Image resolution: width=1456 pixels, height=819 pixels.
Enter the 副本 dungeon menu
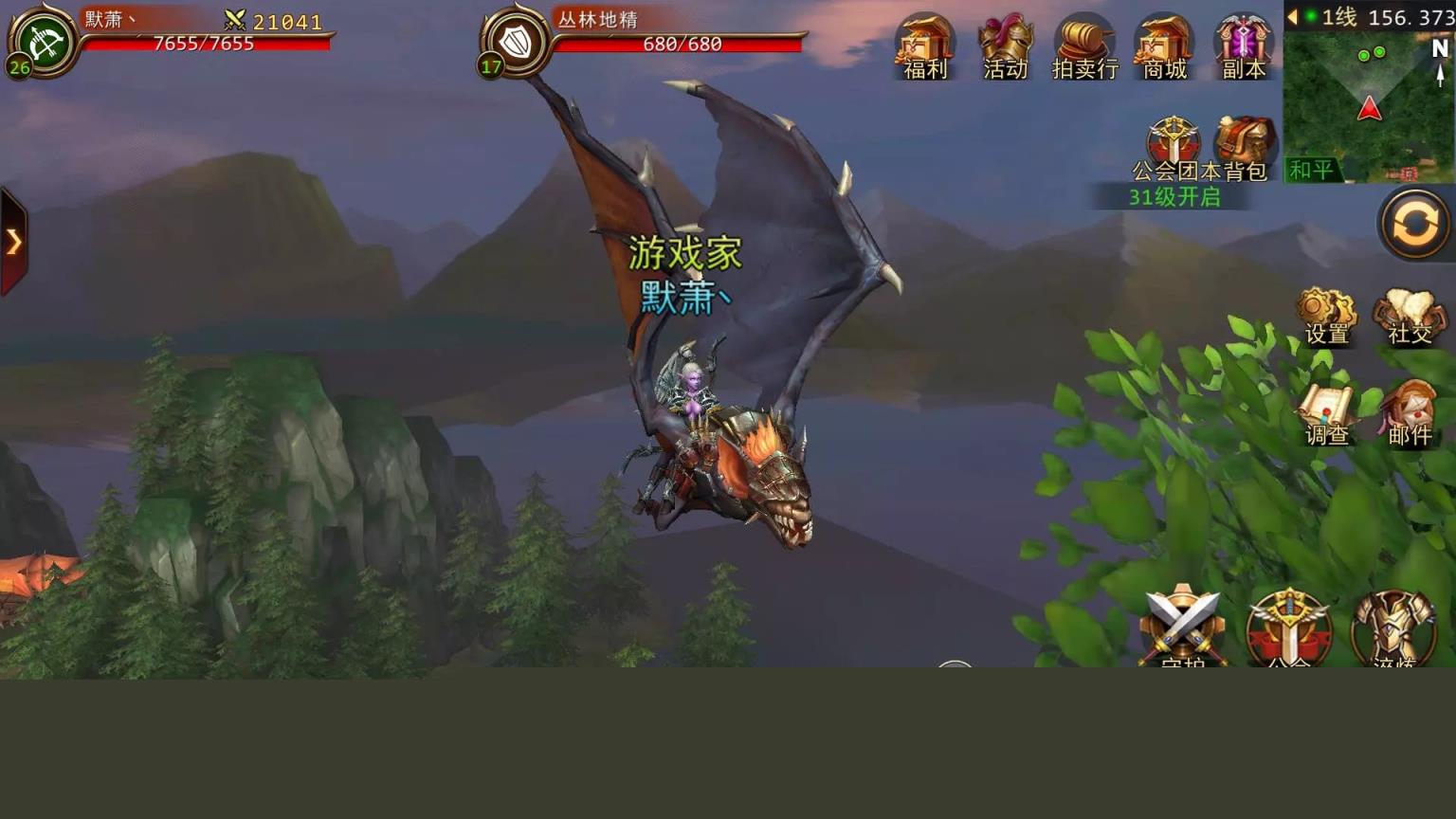point(1244,44)
